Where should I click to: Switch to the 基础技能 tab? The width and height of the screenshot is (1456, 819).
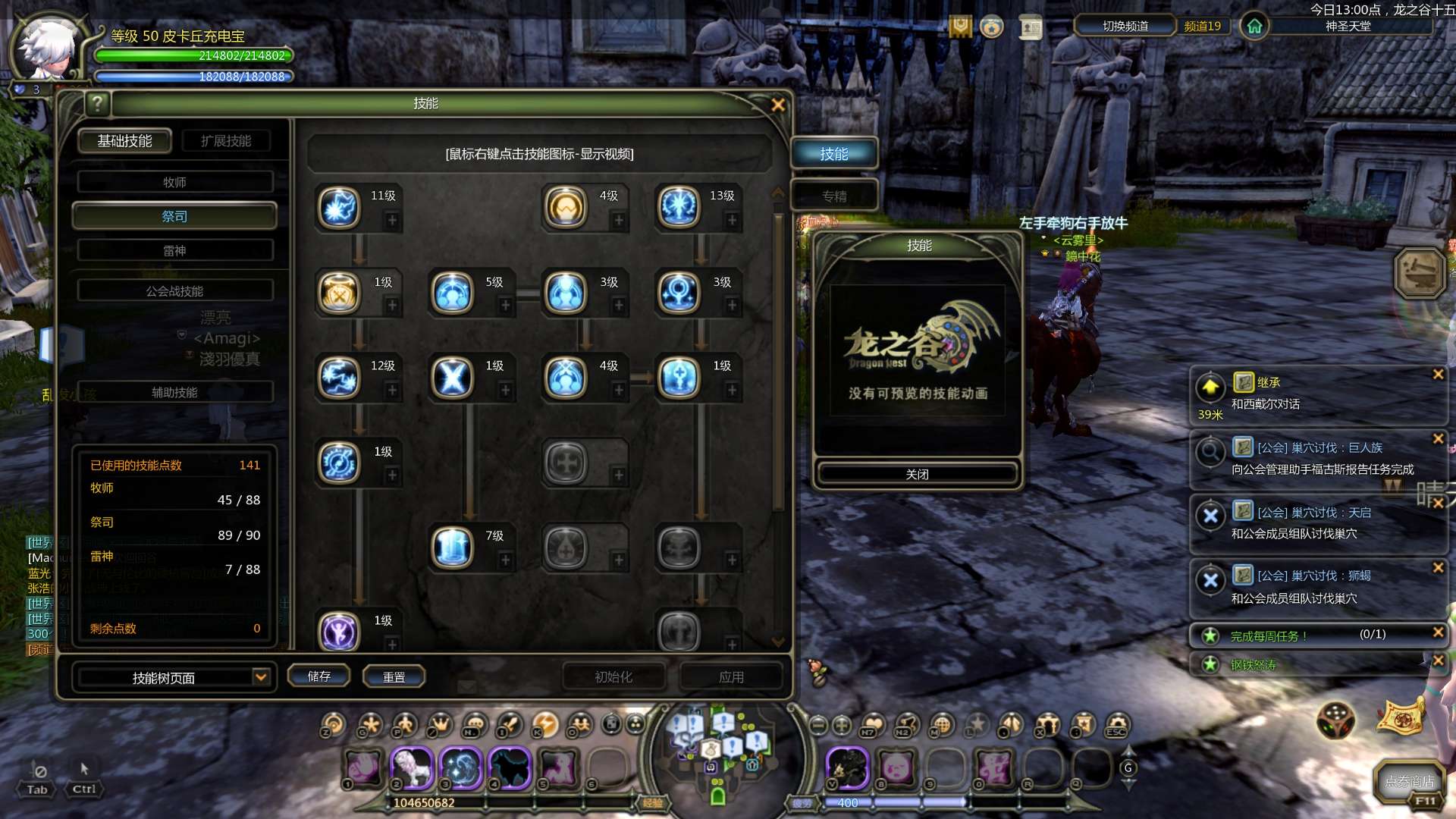[125, 141]
